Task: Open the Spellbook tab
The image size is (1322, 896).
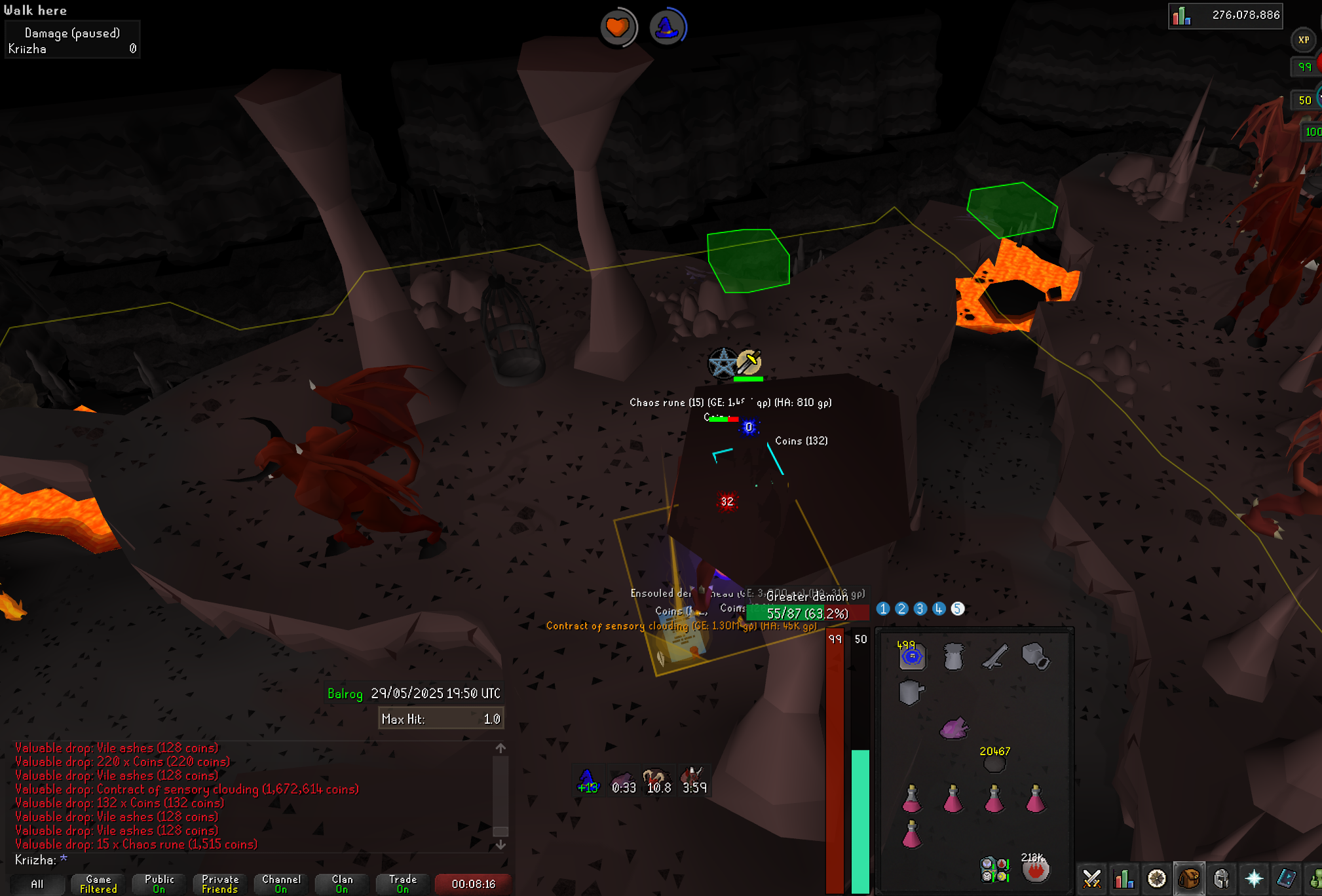Action: (1286, 878)
